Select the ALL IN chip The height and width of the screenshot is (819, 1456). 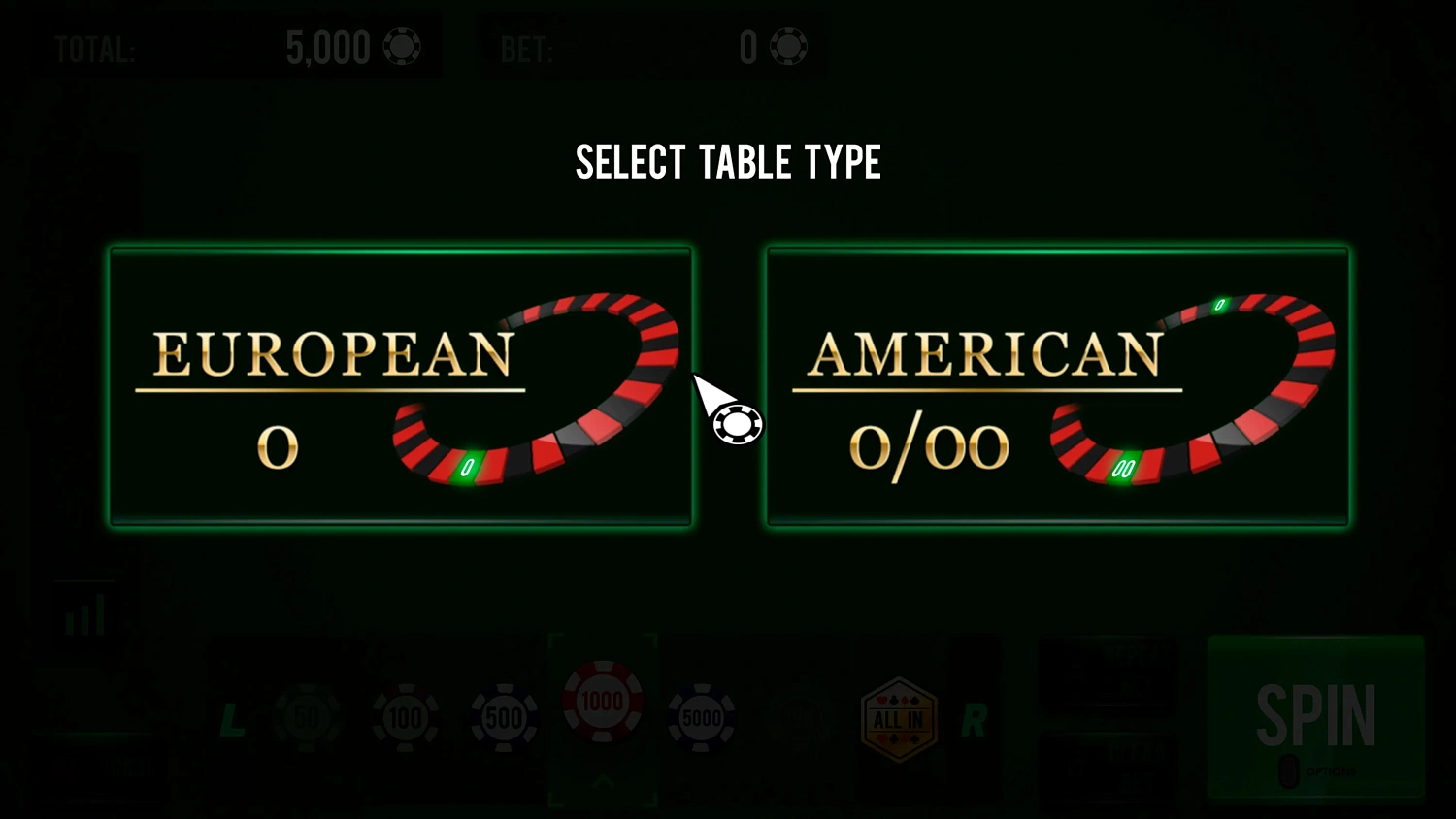click(x=898, y=716)
